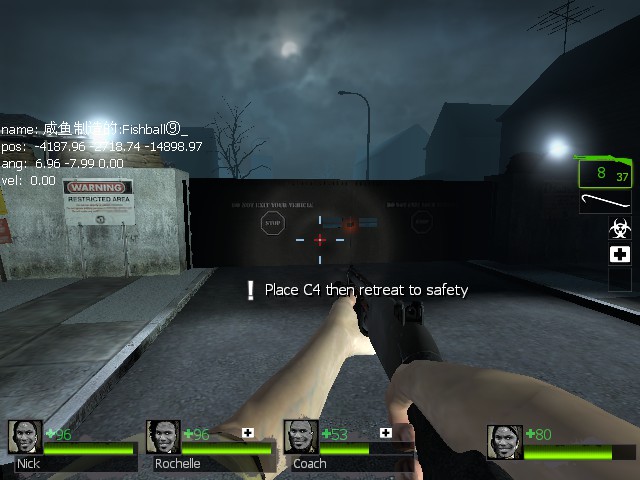The height and width of the screenshot is (480, 640).
Task: Click your own survivor portrait
Action: click(505, 441)
